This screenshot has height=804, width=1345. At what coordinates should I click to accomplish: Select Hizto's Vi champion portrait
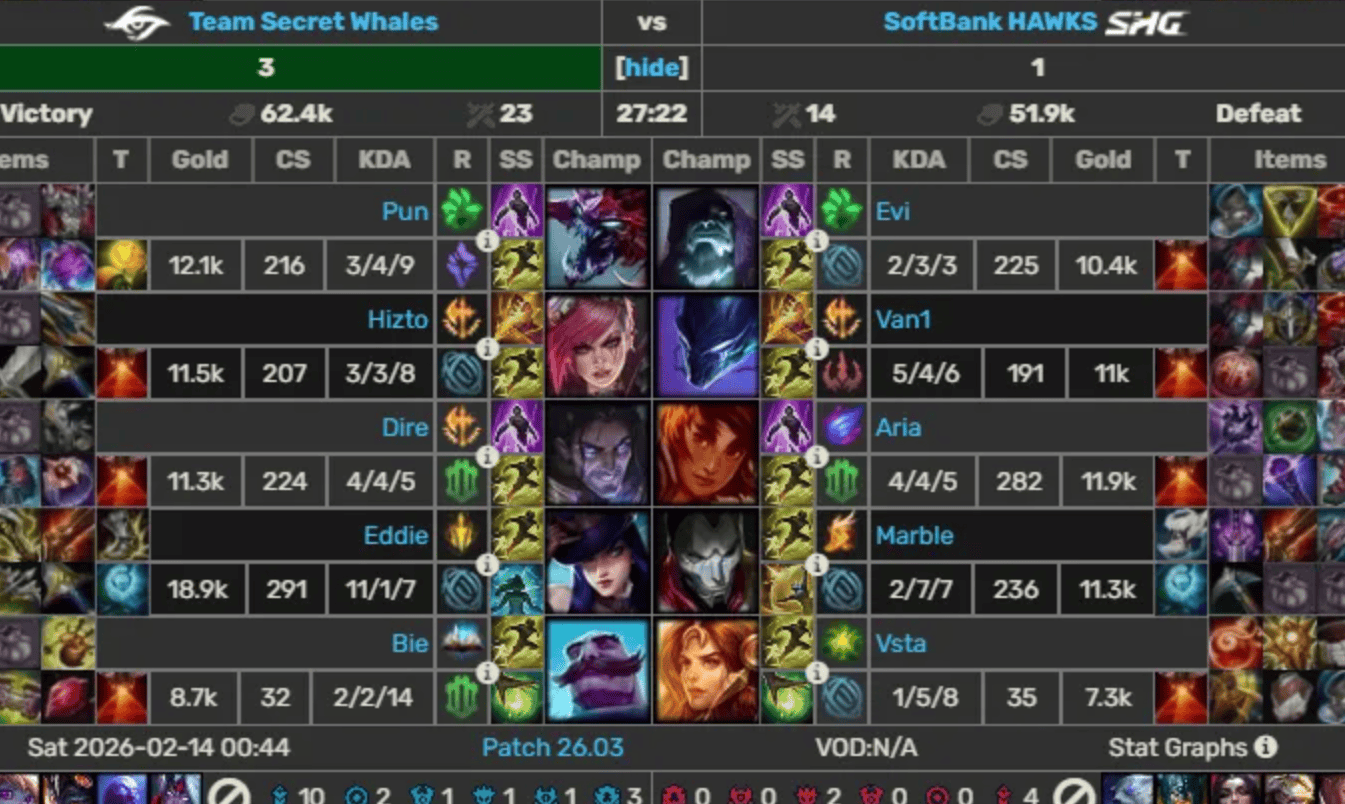click(x=597, y=345)
